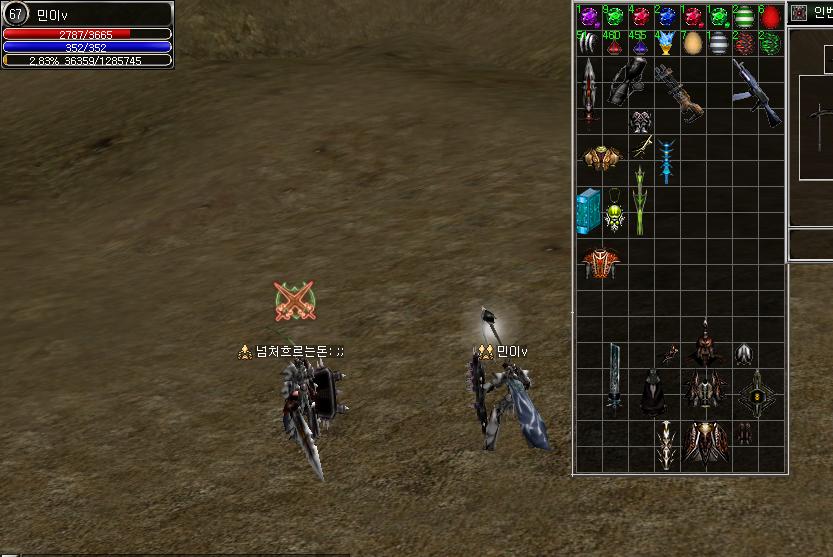Select the rusty long gun in the inventory
The image size is (833, 557).
[669, 88]
